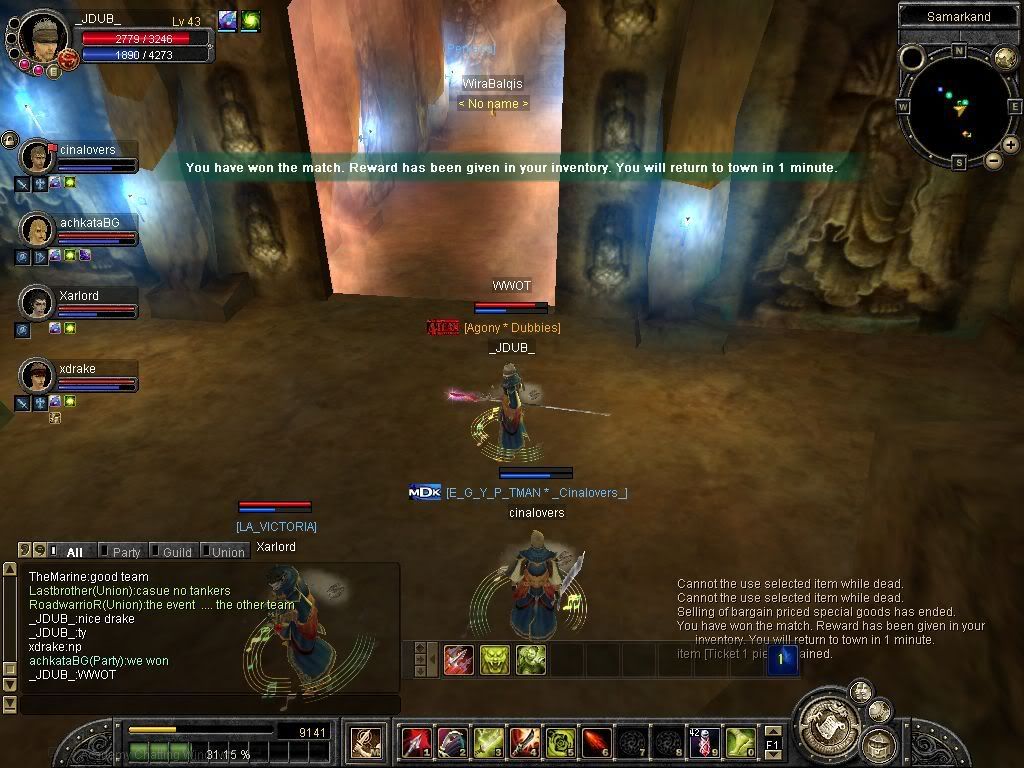
Task: Toggle the attack mode icon beside hotbar
Action: click(363, 742)
